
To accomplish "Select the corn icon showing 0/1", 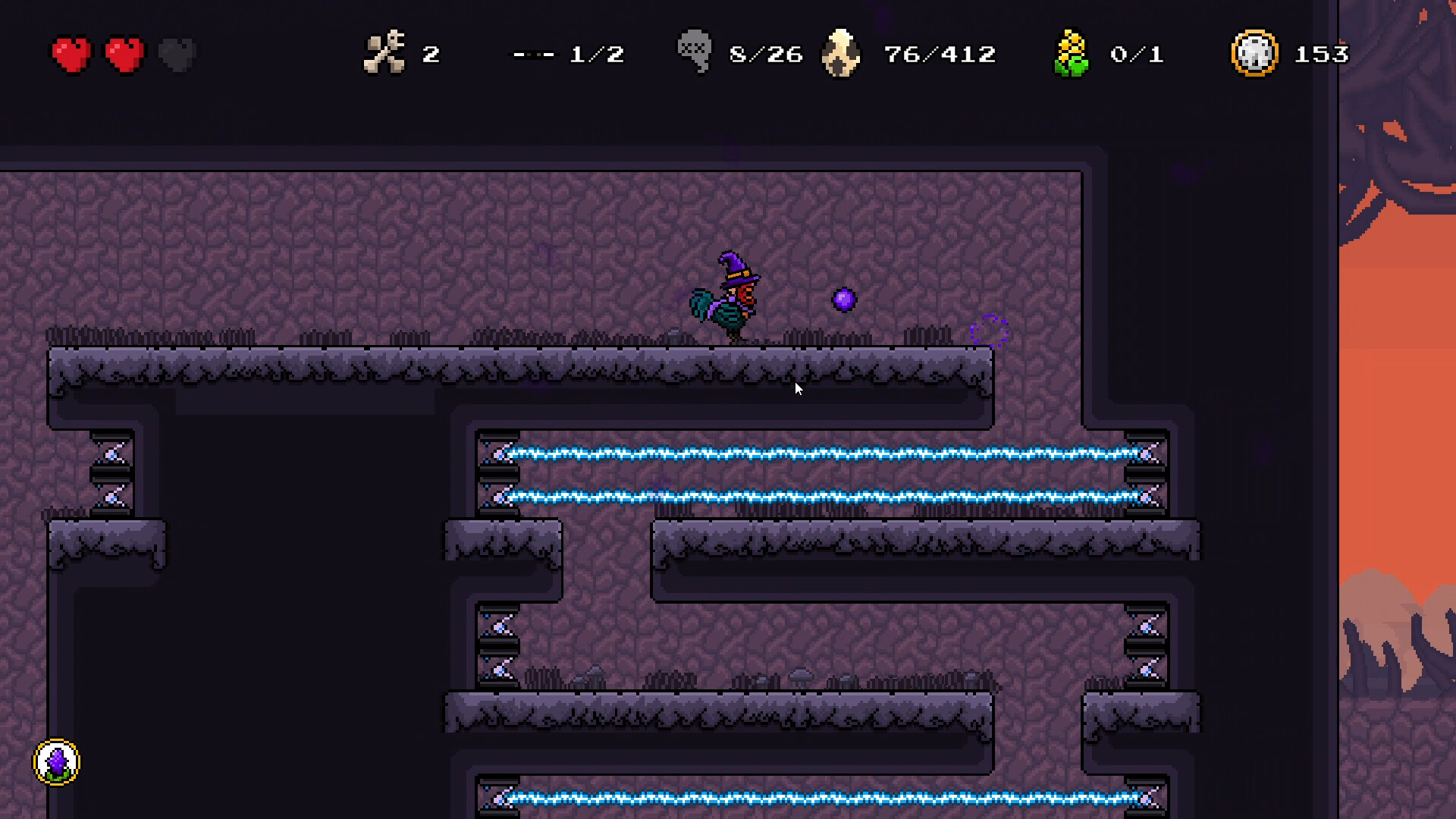I will 1069,53.
